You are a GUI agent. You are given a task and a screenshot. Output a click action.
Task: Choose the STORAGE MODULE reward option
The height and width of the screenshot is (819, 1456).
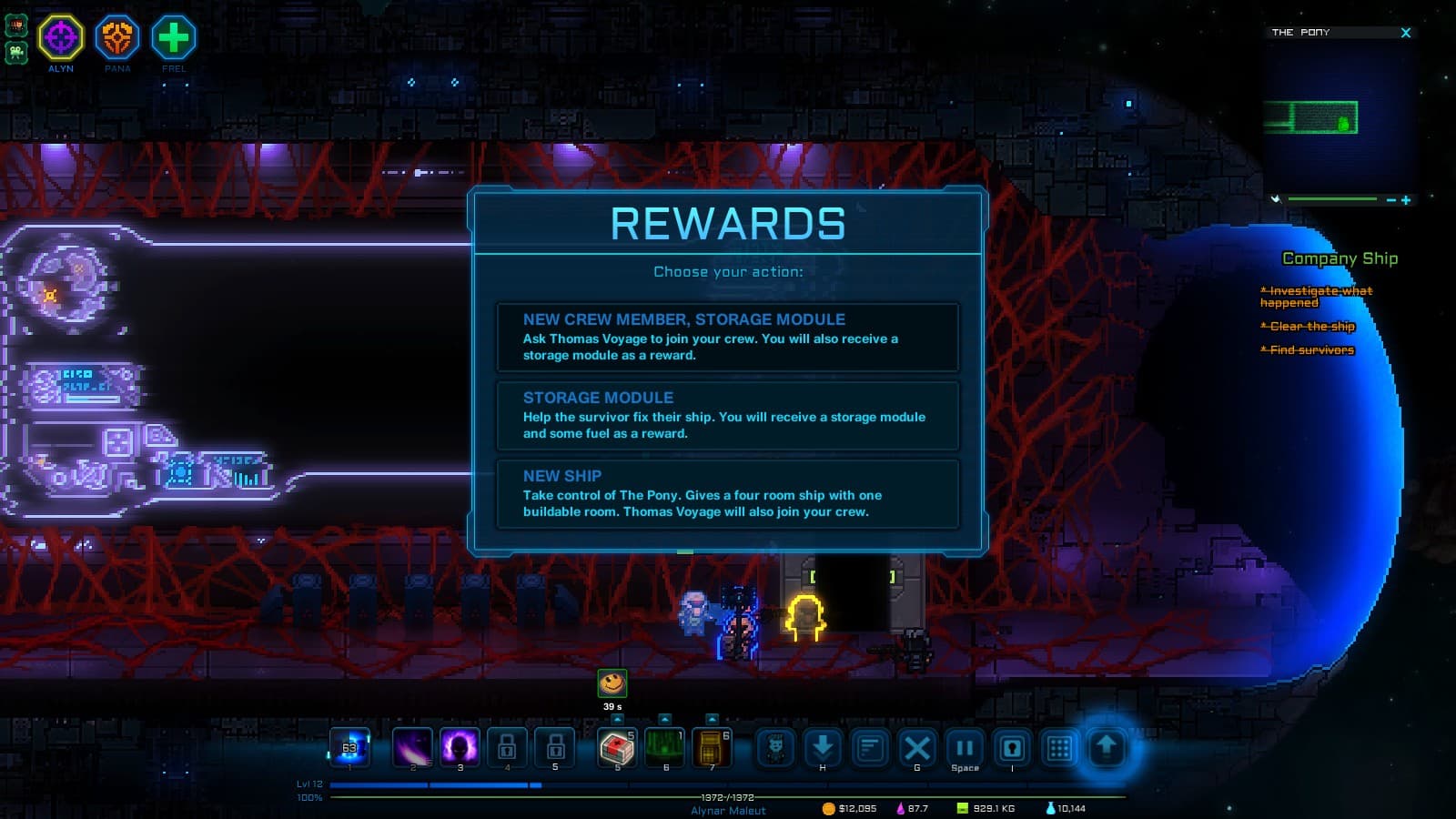[728, 415]
